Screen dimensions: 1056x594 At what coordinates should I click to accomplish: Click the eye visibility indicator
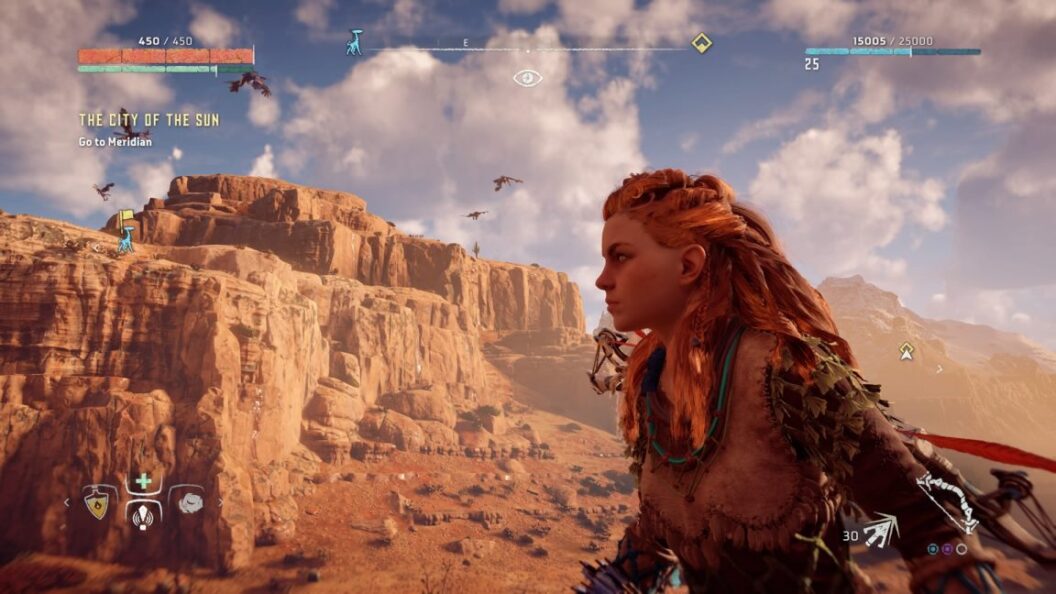(527, 78)
